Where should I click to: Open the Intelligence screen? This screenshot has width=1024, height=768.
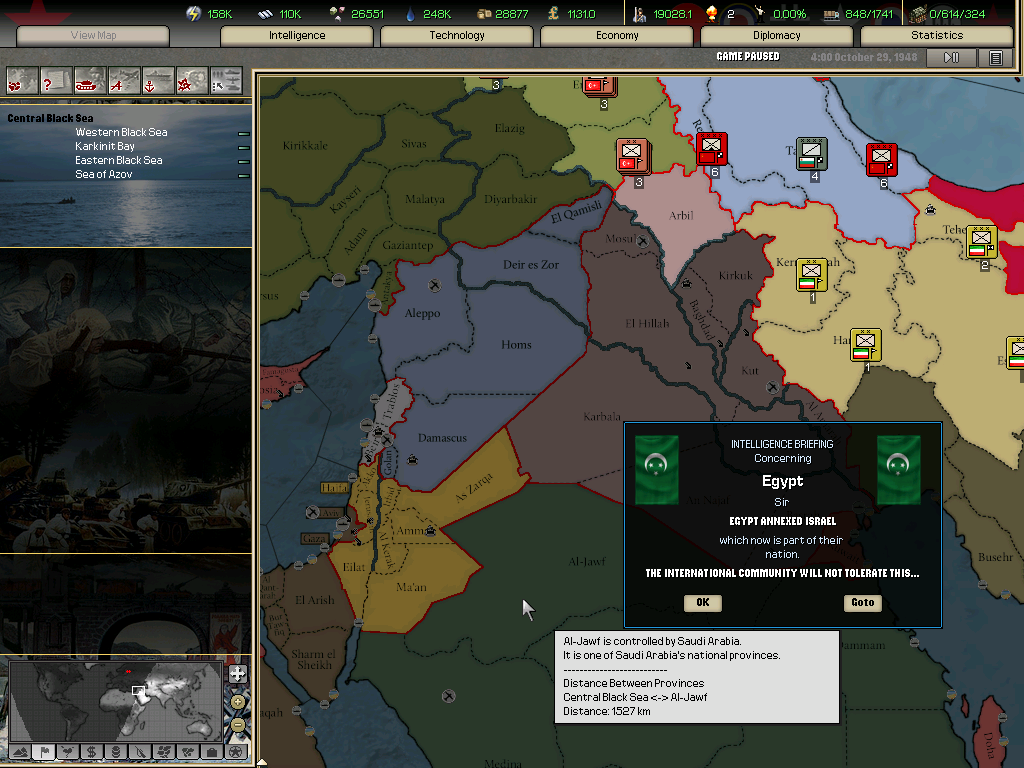click(x=297, y=36)
